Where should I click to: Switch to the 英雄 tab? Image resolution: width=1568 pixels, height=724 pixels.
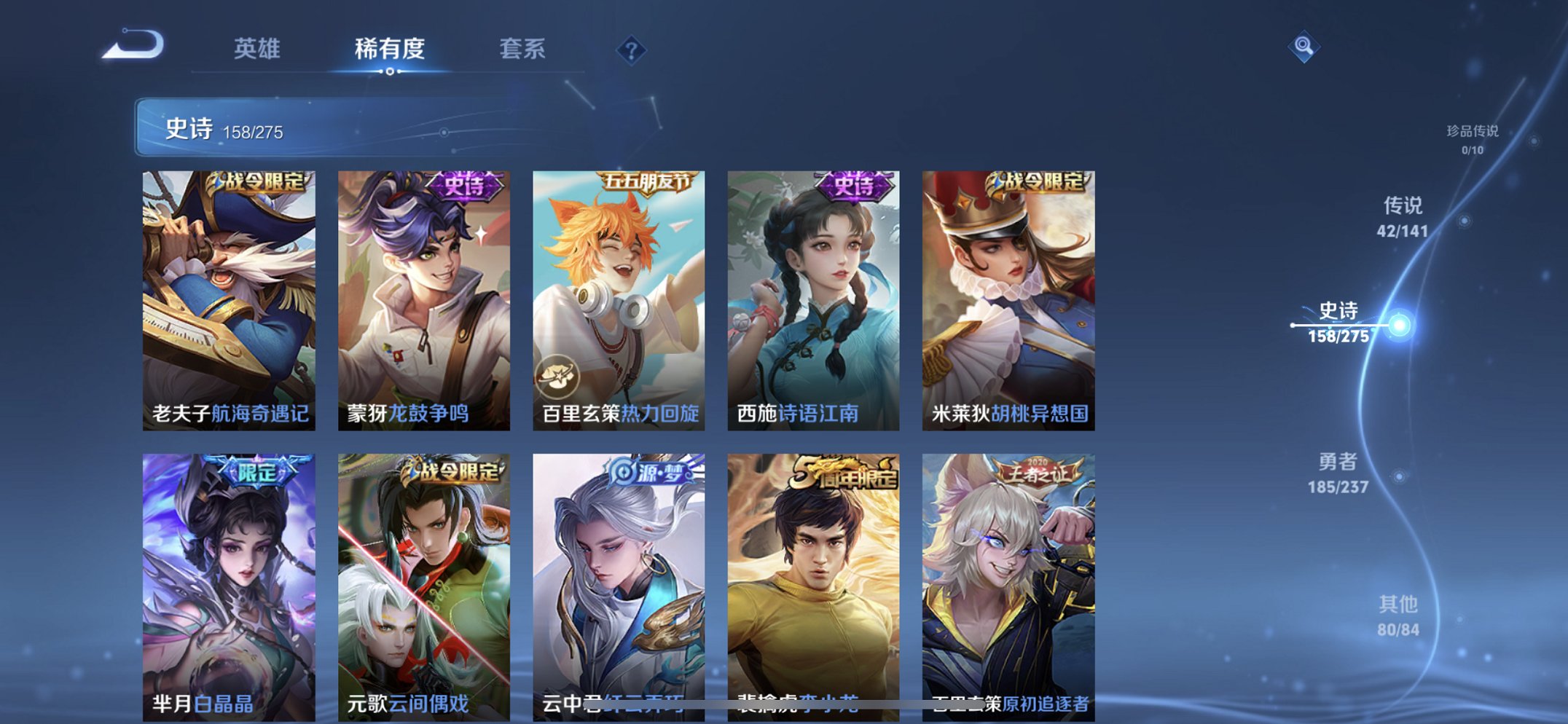(259, 50)
